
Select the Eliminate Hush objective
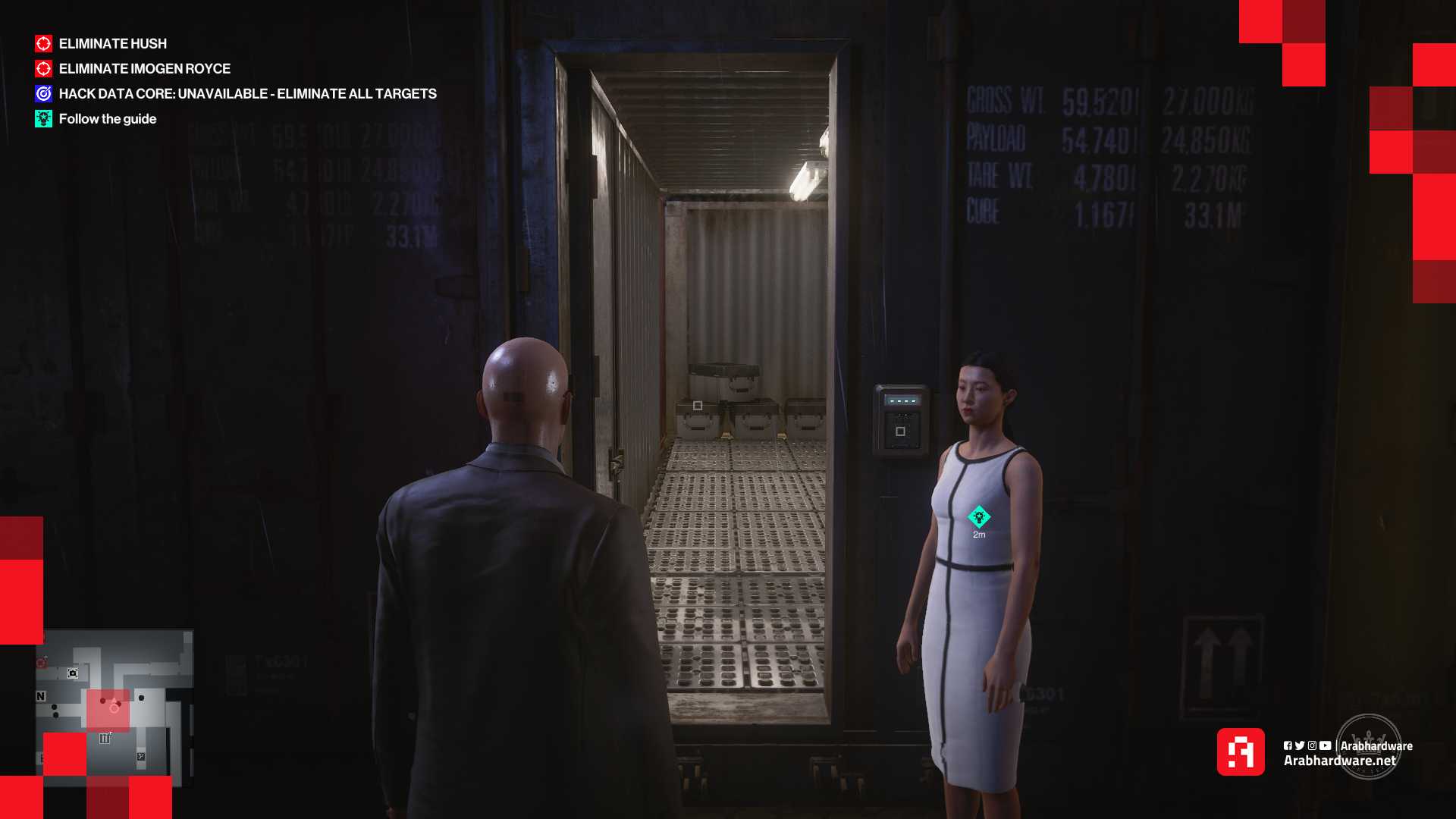pos(112,44)
